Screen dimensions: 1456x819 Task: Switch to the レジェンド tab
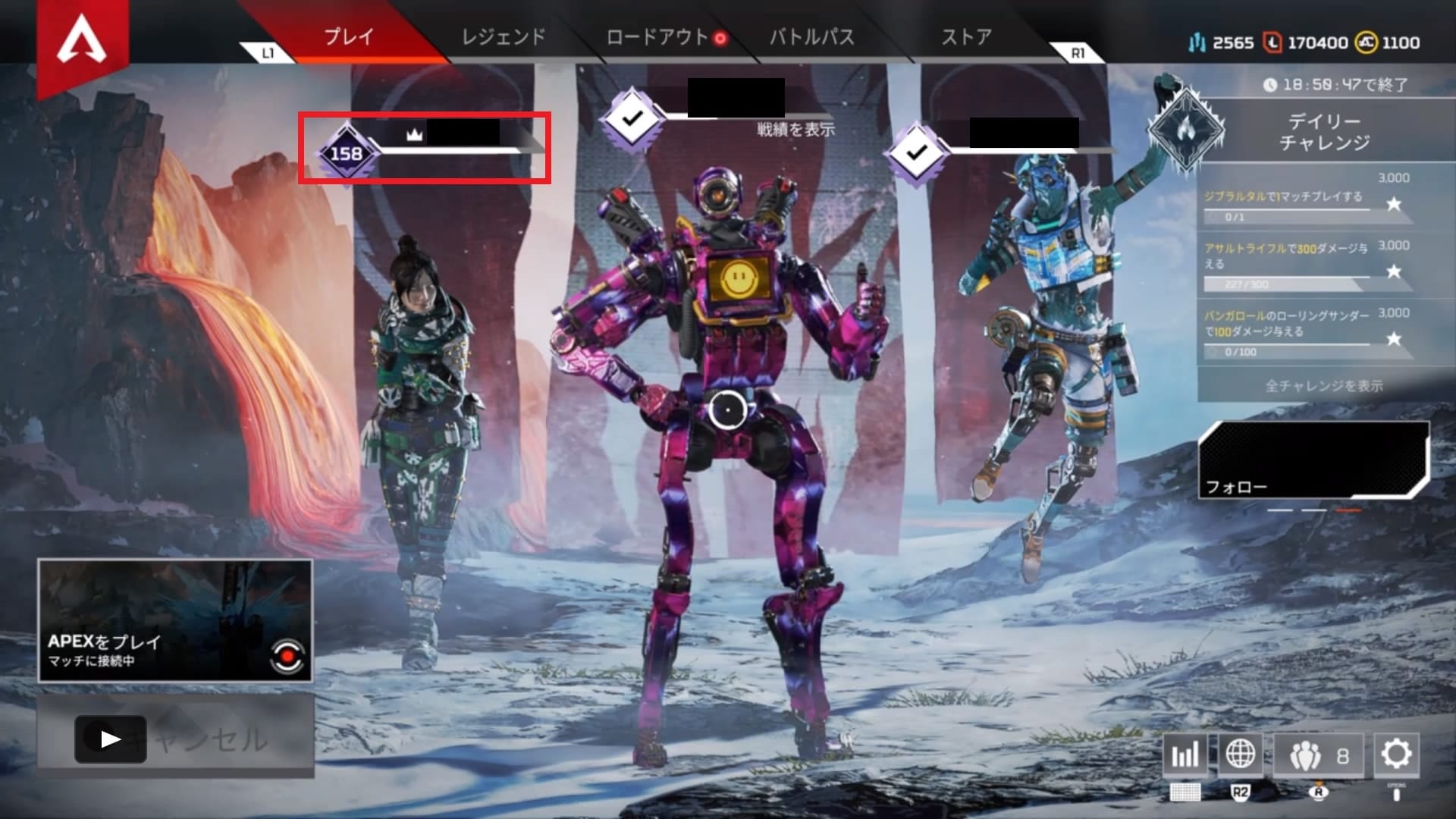point(503,34)
